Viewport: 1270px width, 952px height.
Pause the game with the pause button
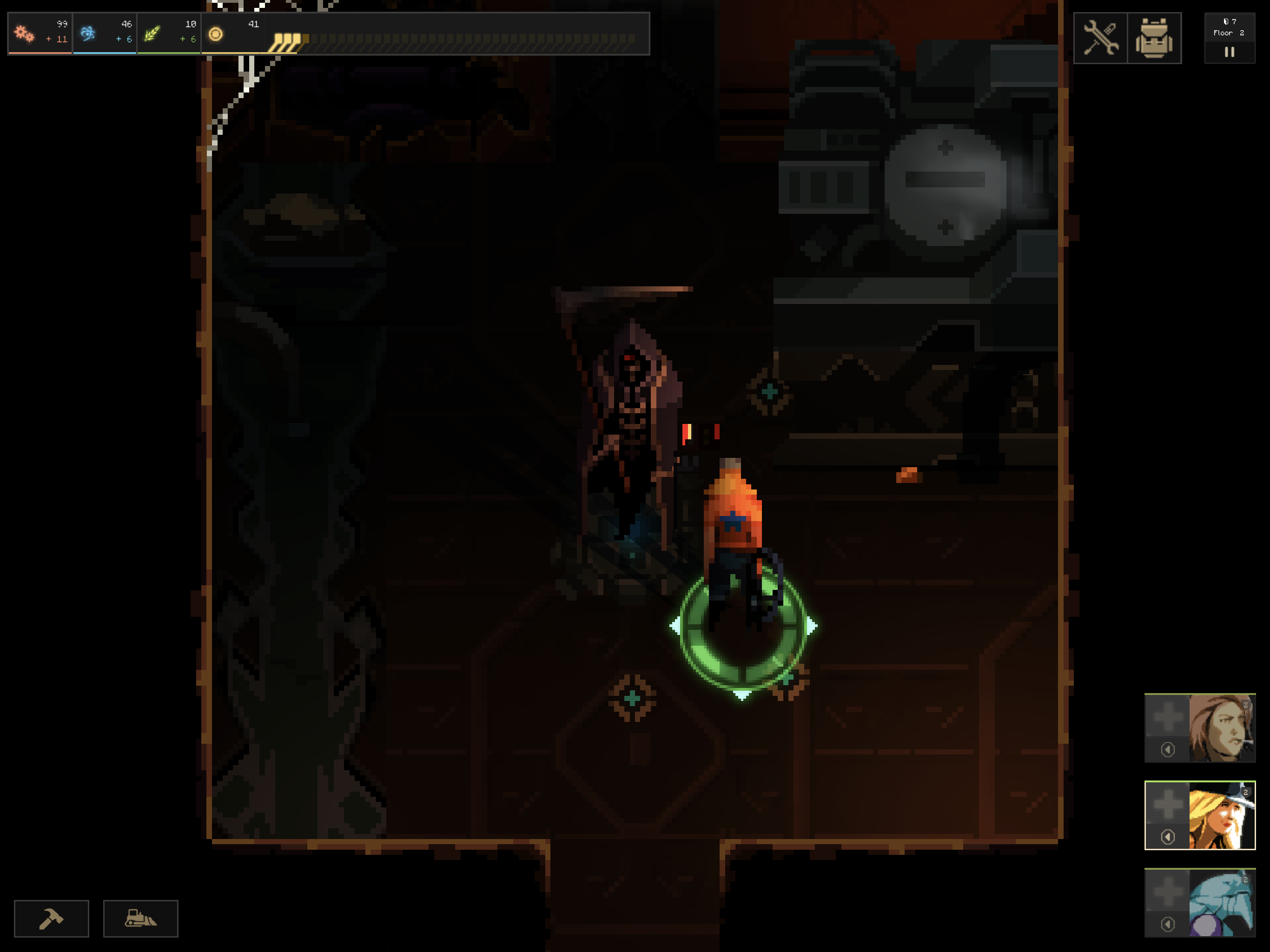click(x=1229, y=52)
